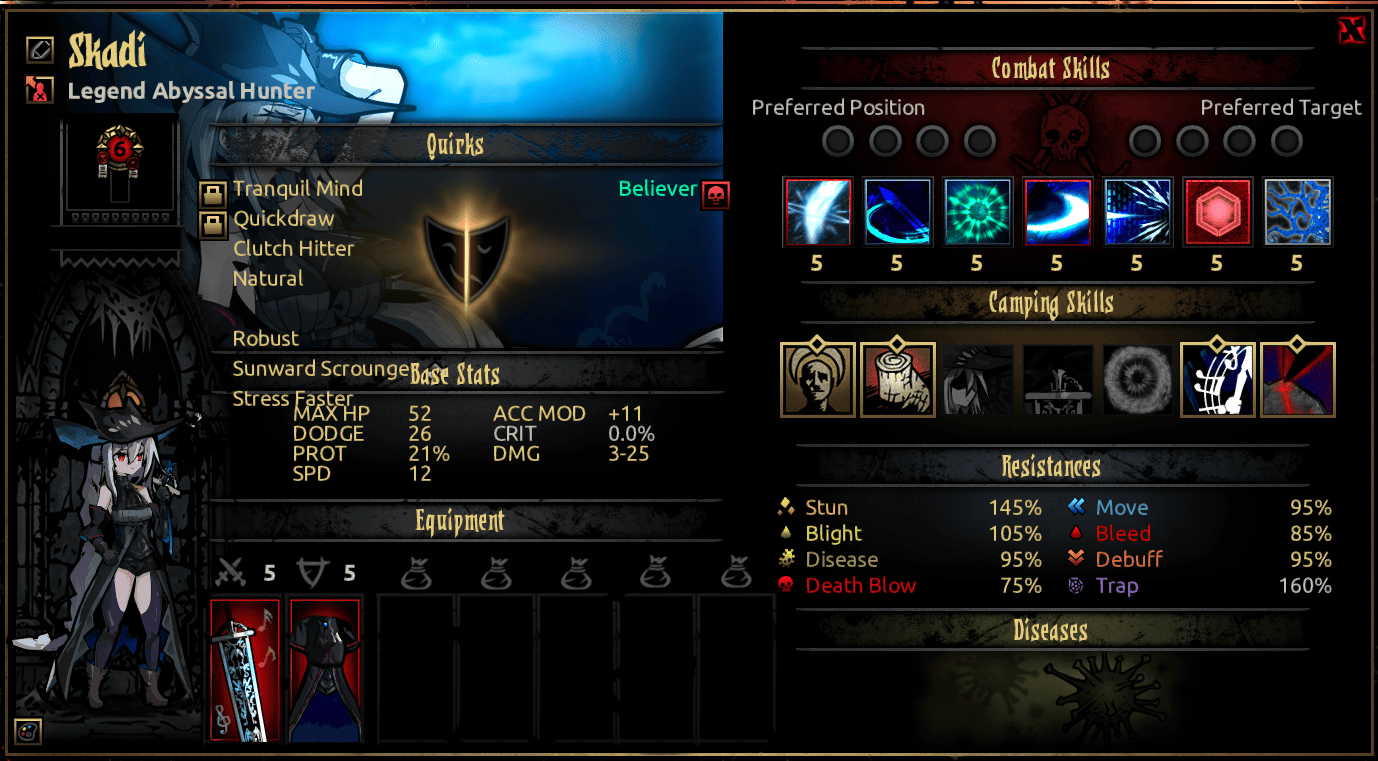1378x761 pixels.
Task: Select the blue crescent arc combat skill
Action: click(x=897, y=212)
